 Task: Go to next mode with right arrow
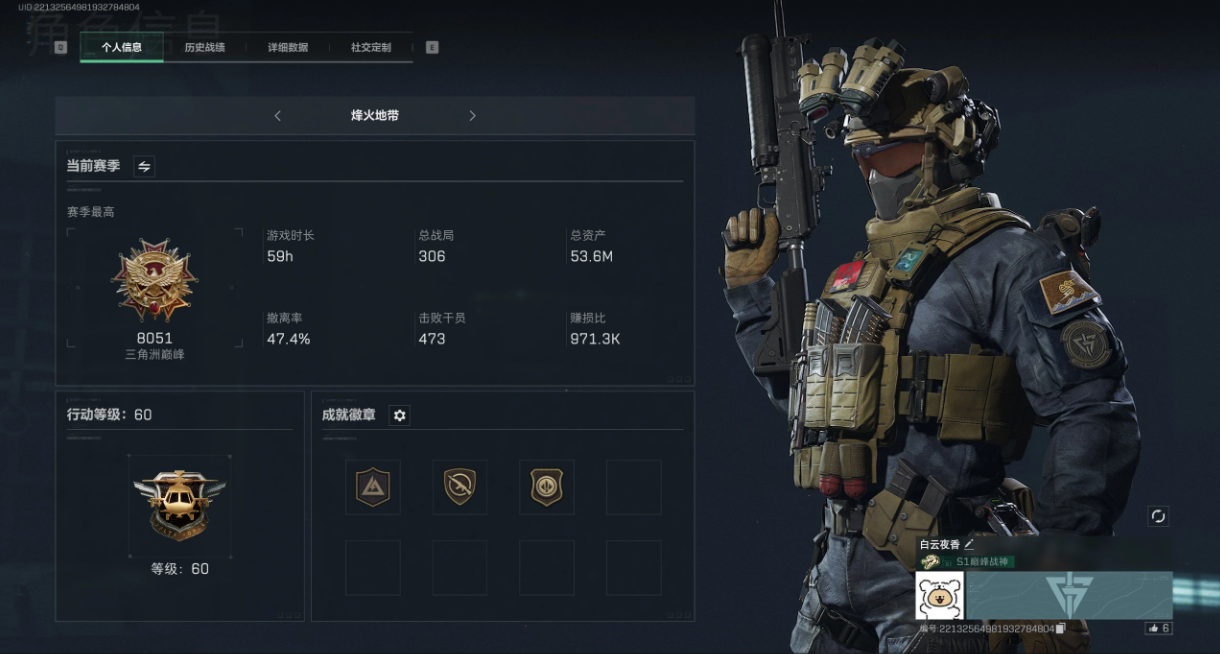tap(472, 116)
